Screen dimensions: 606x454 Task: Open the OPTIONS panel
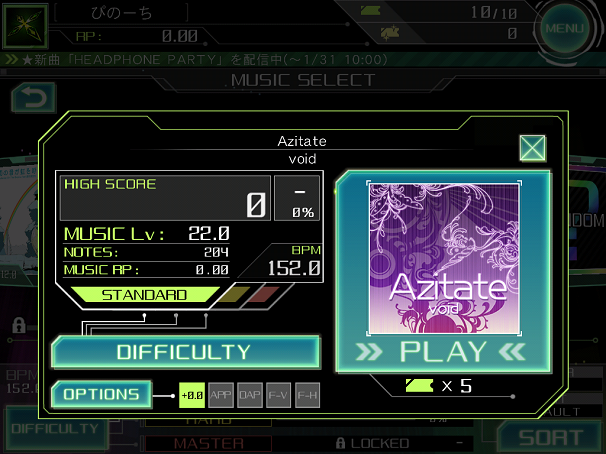pos(102,394)
